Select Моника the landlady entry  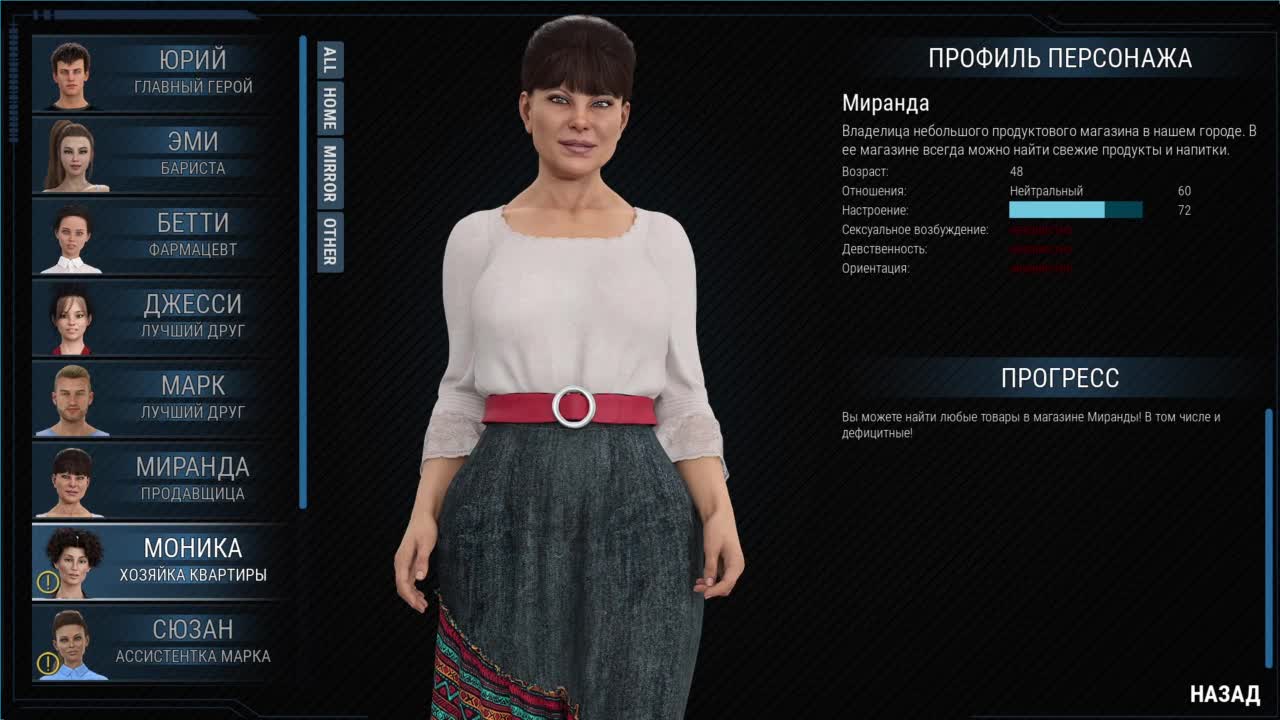coord(160,561)
